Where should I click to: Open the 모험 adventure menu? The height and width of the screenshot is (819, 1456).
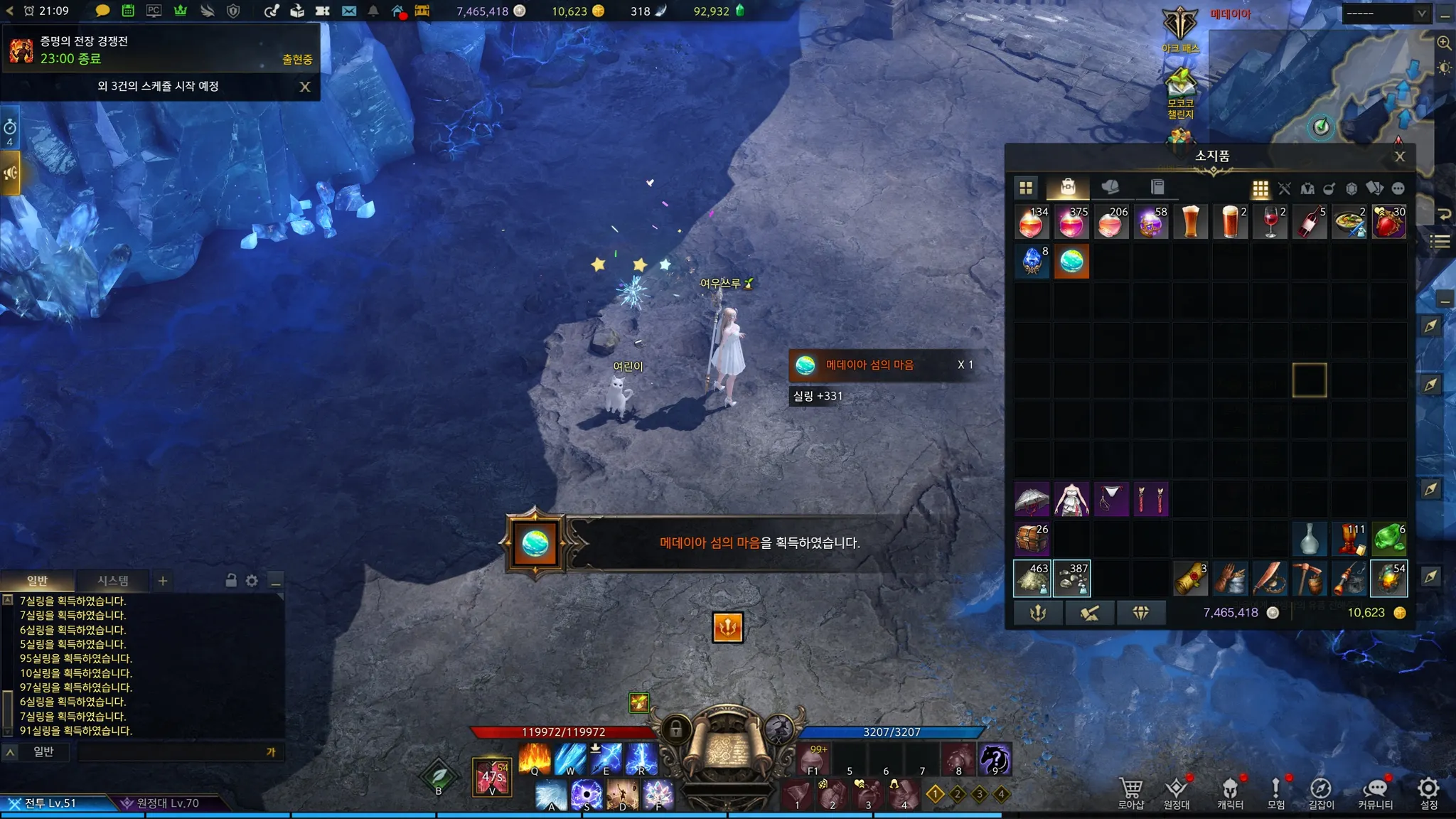1276,792
